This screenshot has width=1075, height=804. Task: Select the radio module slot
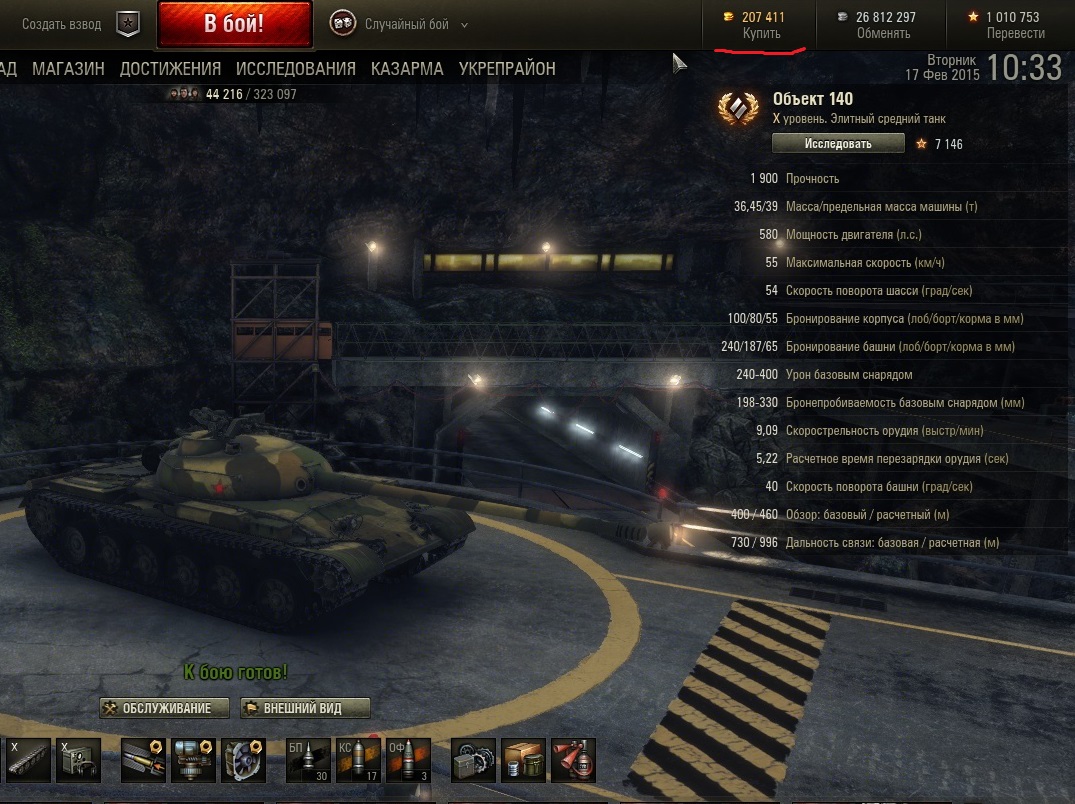(78, 761)
